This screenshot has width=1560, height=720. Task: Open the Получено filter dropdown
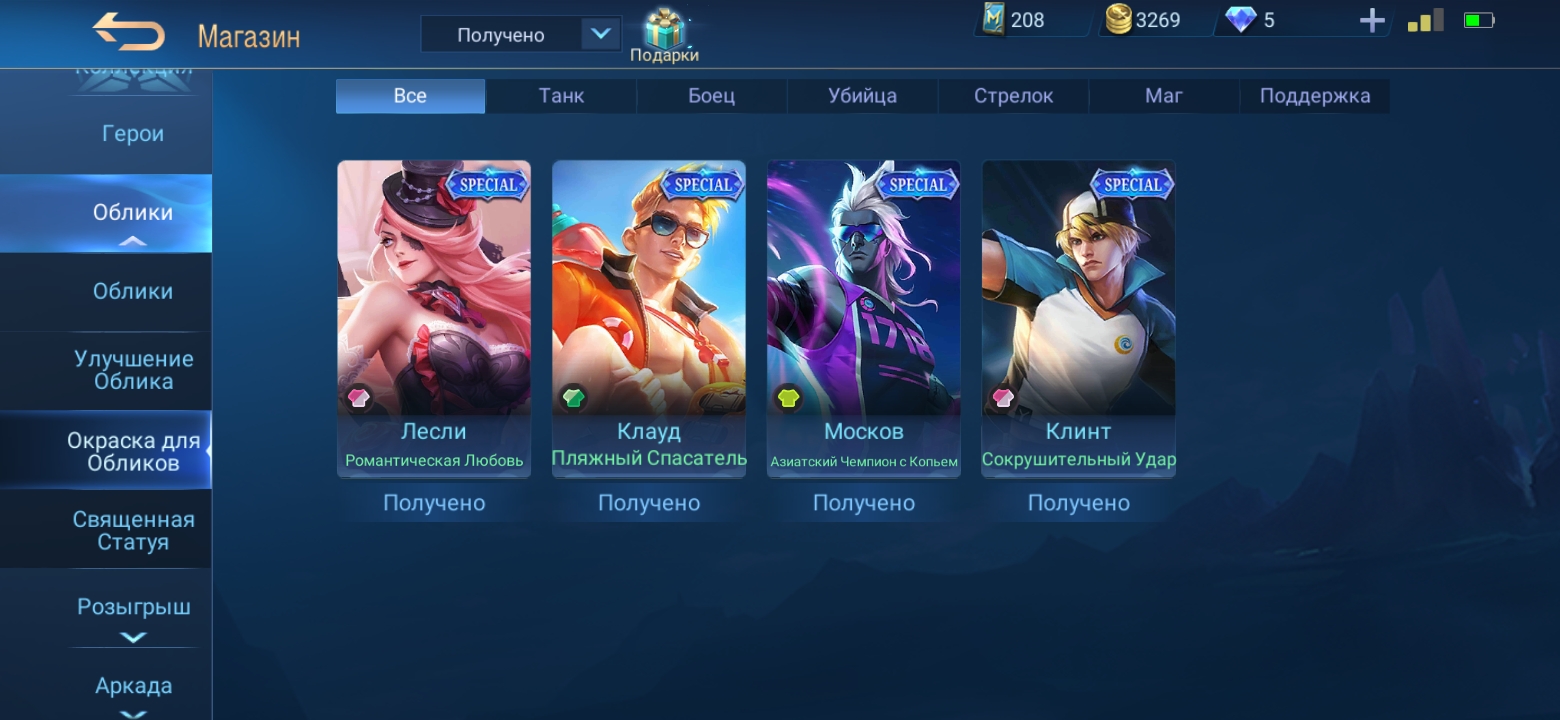[520, 35]
